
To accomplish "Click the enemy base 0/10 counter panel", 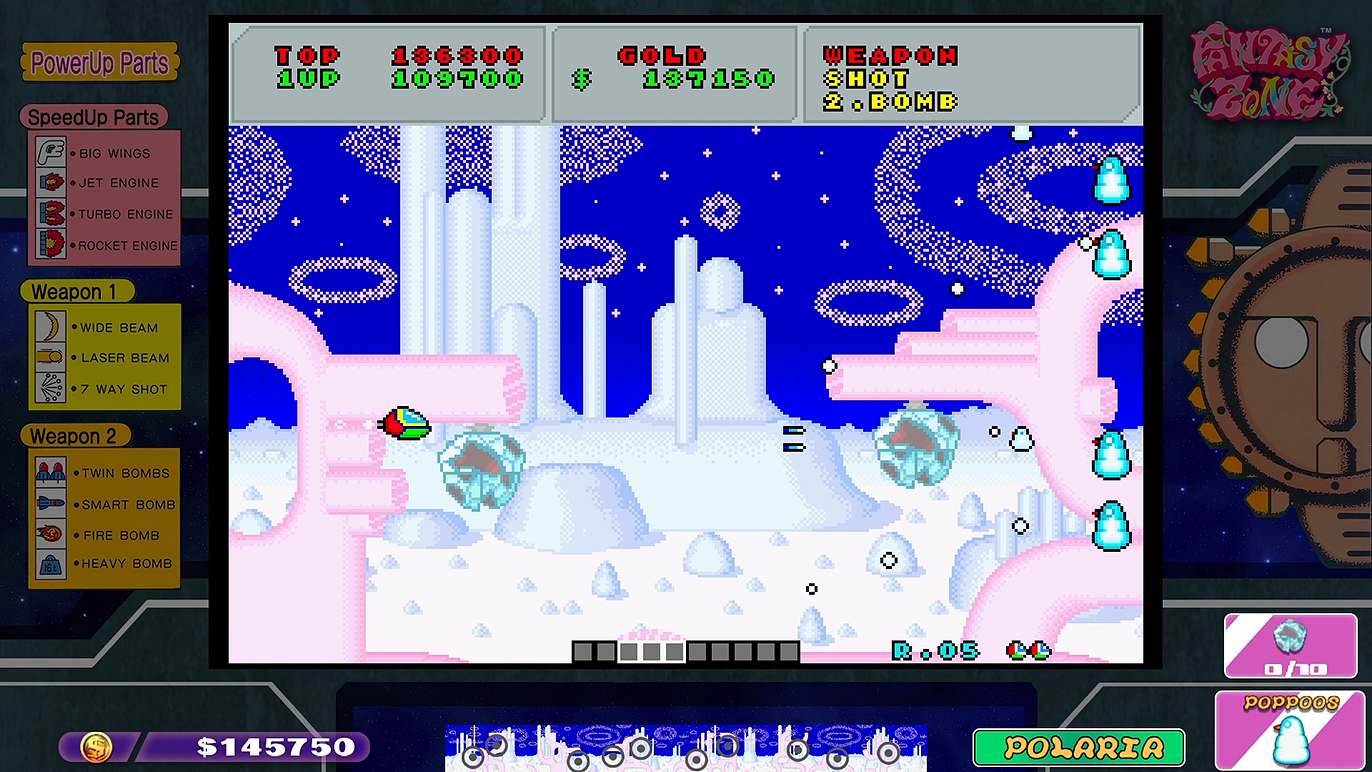I will (1290, 647).
